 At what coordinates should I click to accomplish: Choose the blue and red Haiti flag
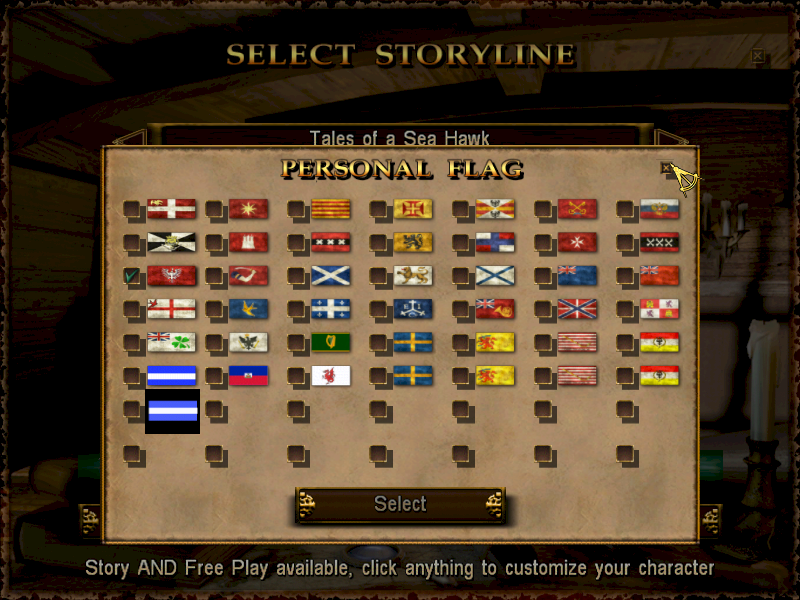point(247,376)
